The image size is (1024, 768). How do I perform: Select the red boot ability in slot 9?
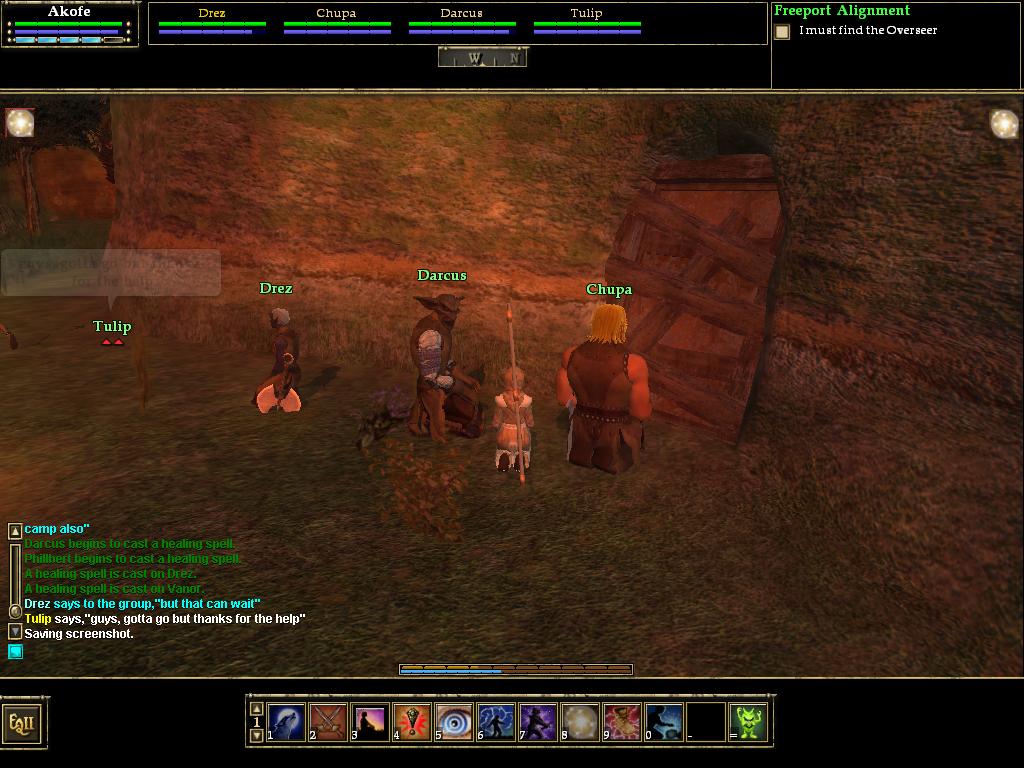click(x=622, y=721)
